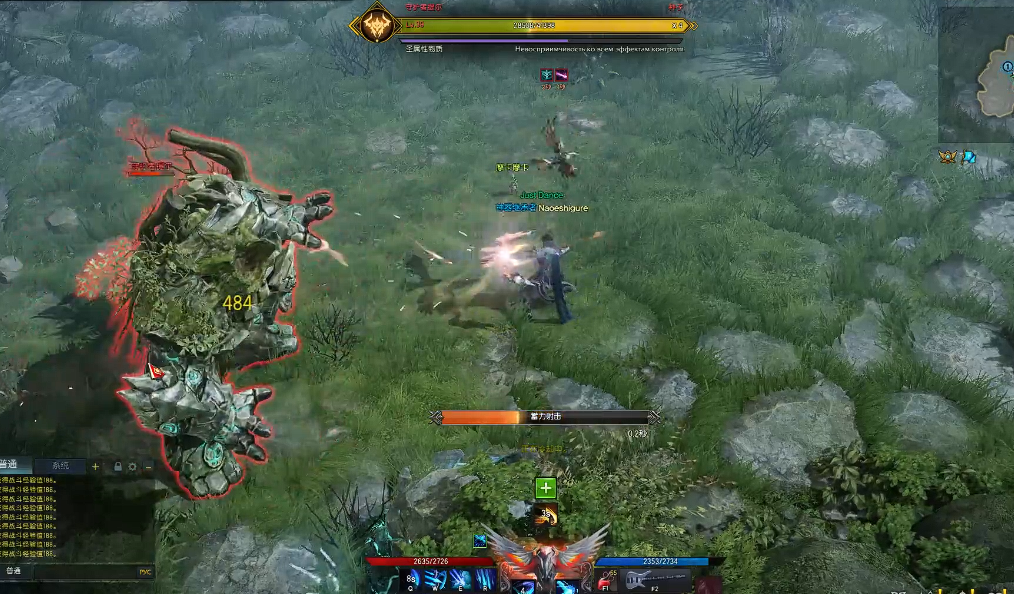The width and height of the screenshot is (1014, 594).
Task: Open chat settings via the gear icon
Action: (132, 466)
